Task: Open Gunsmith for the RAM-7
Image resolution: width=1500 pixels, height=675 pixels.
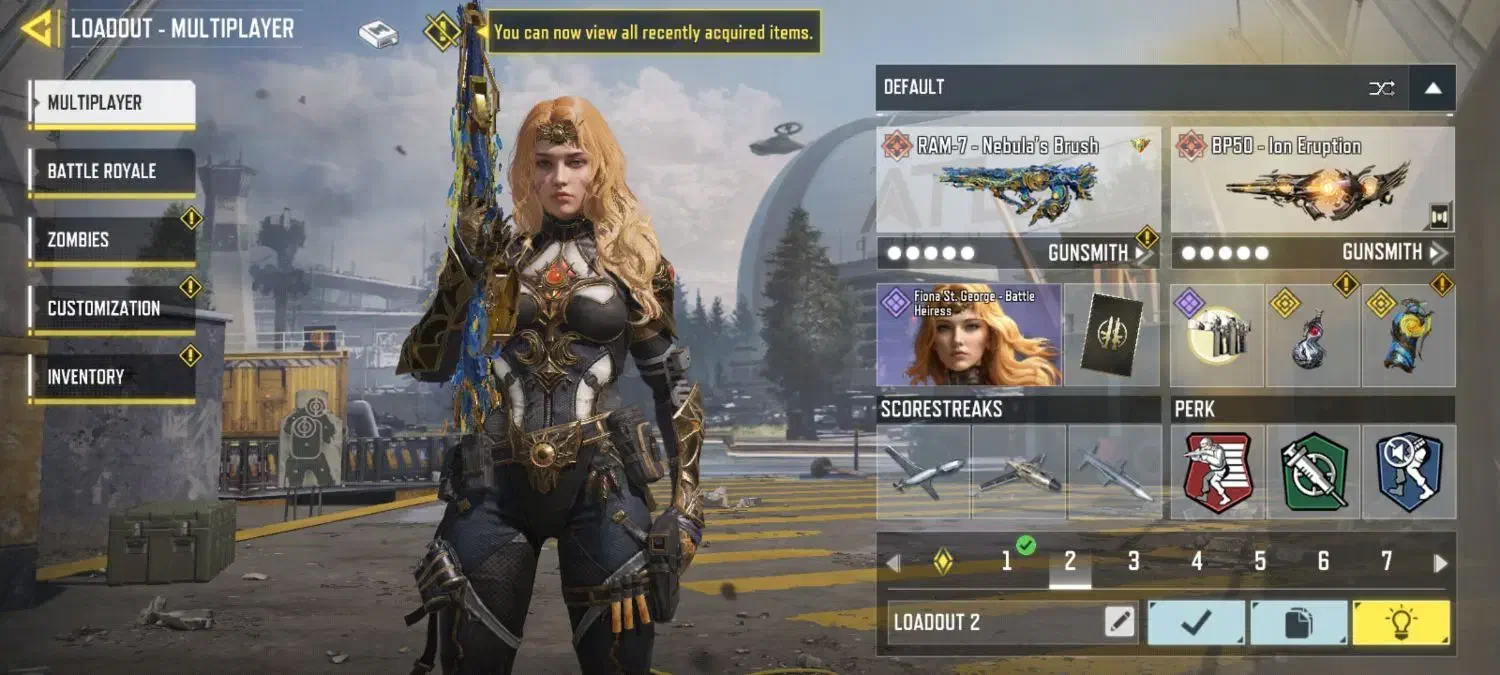Action: (1097, 253)
